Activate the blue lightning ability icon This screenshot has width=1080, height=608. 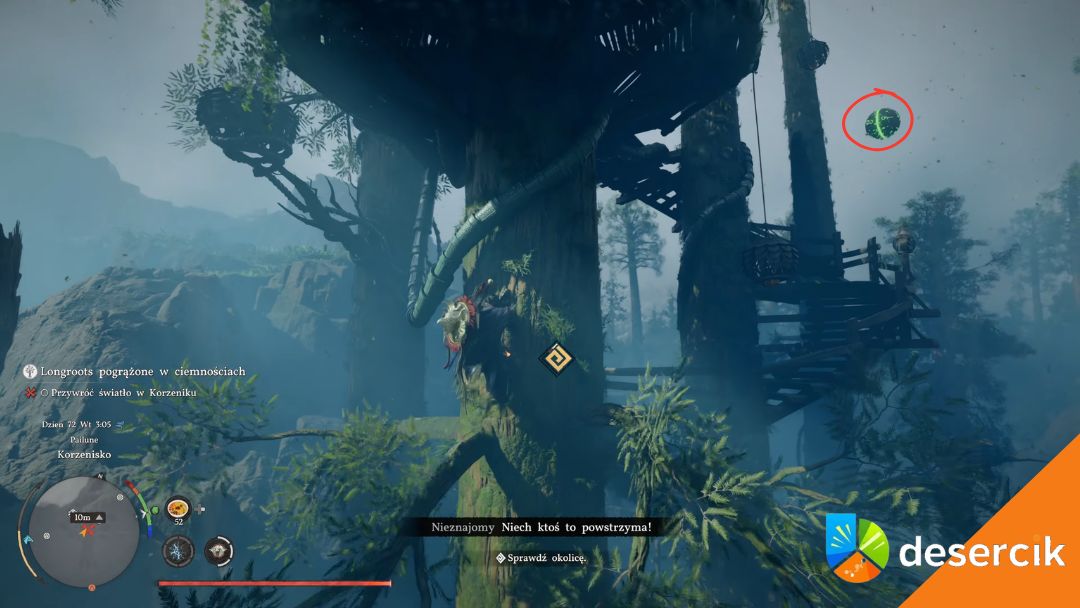pyautogui.click(x=179, y=549)
